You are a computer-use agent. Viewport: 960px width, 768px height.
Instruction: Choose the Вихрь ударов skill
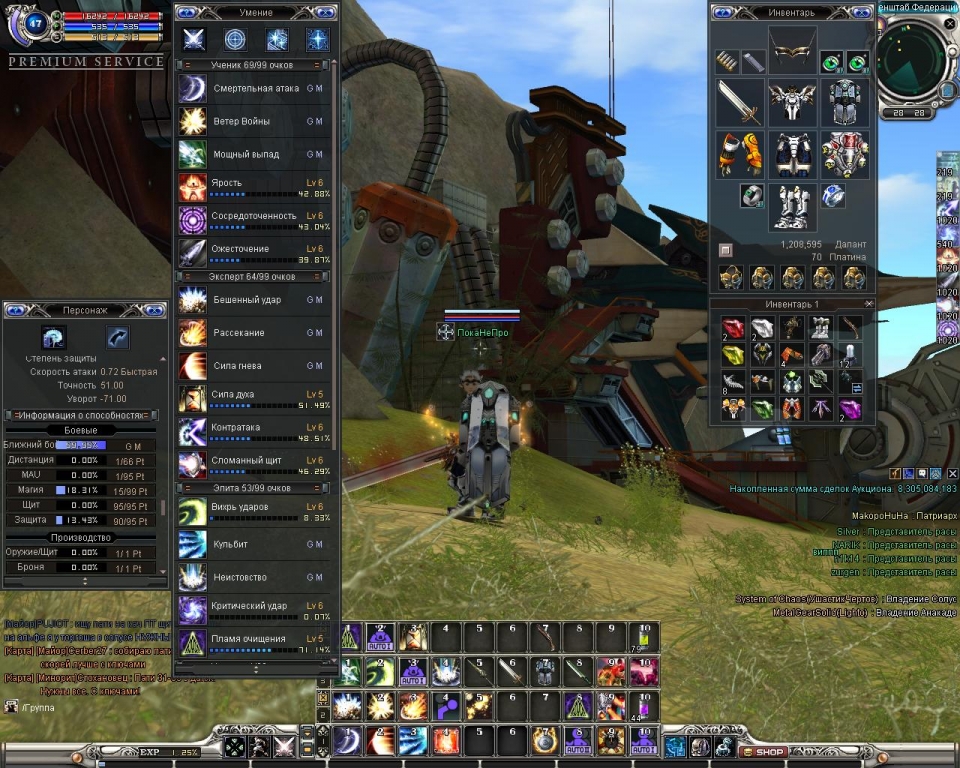pyautogui.click(x=255, y=512)
